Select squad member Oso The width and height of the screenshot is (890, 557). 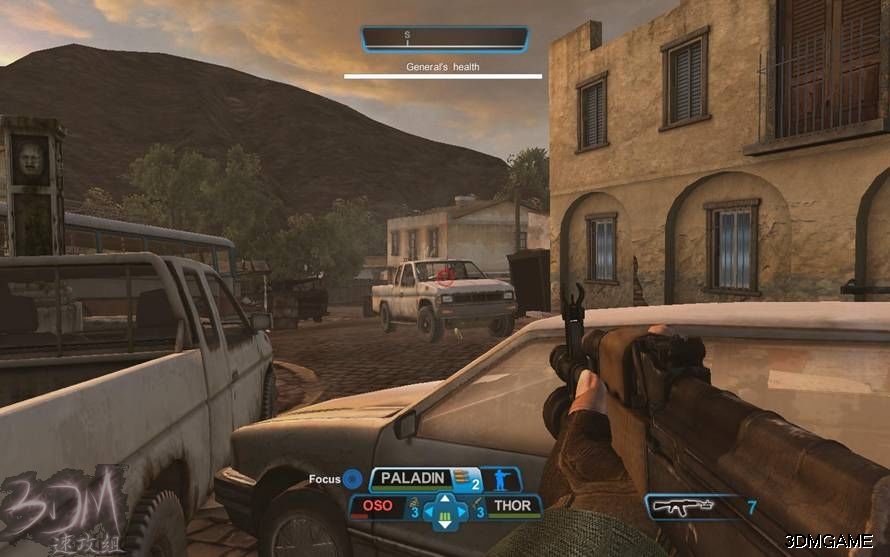point(377,506)
